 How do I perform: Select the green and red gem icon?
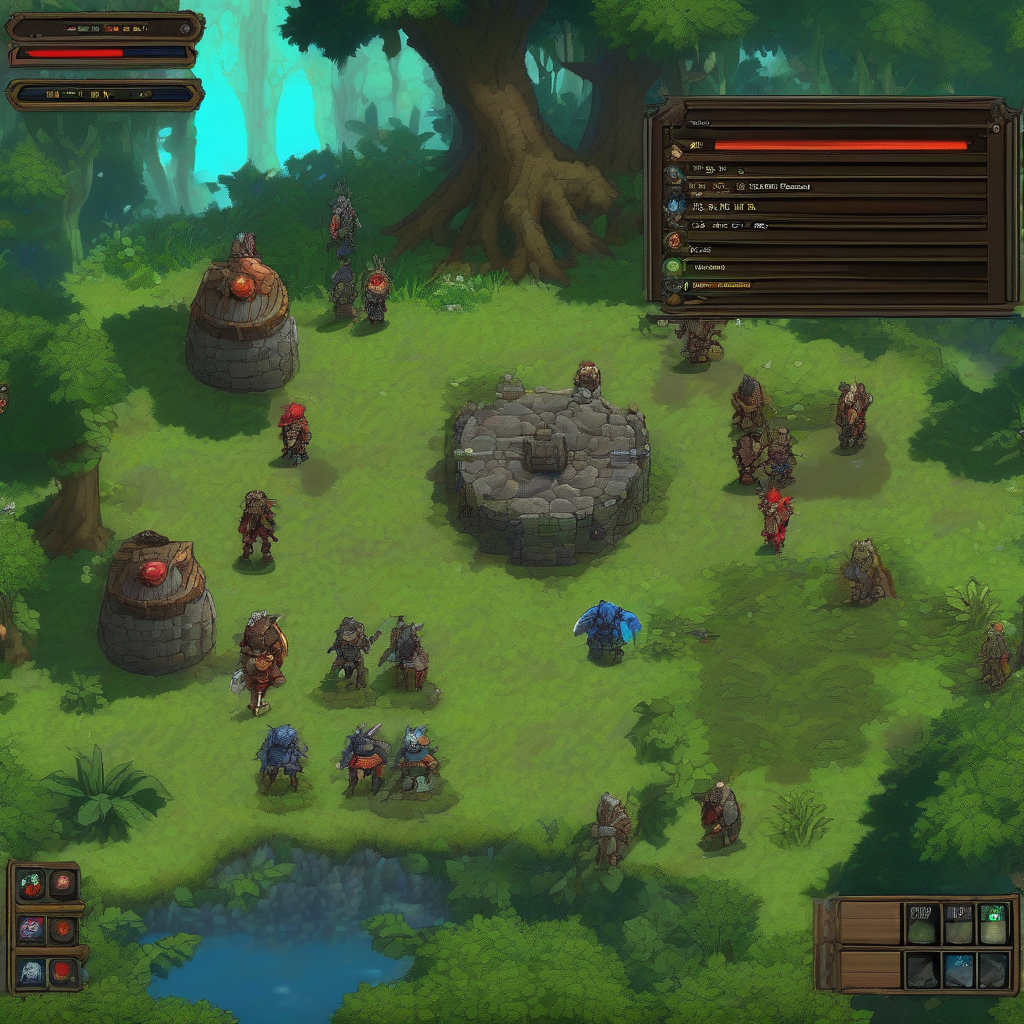[32, 883]
